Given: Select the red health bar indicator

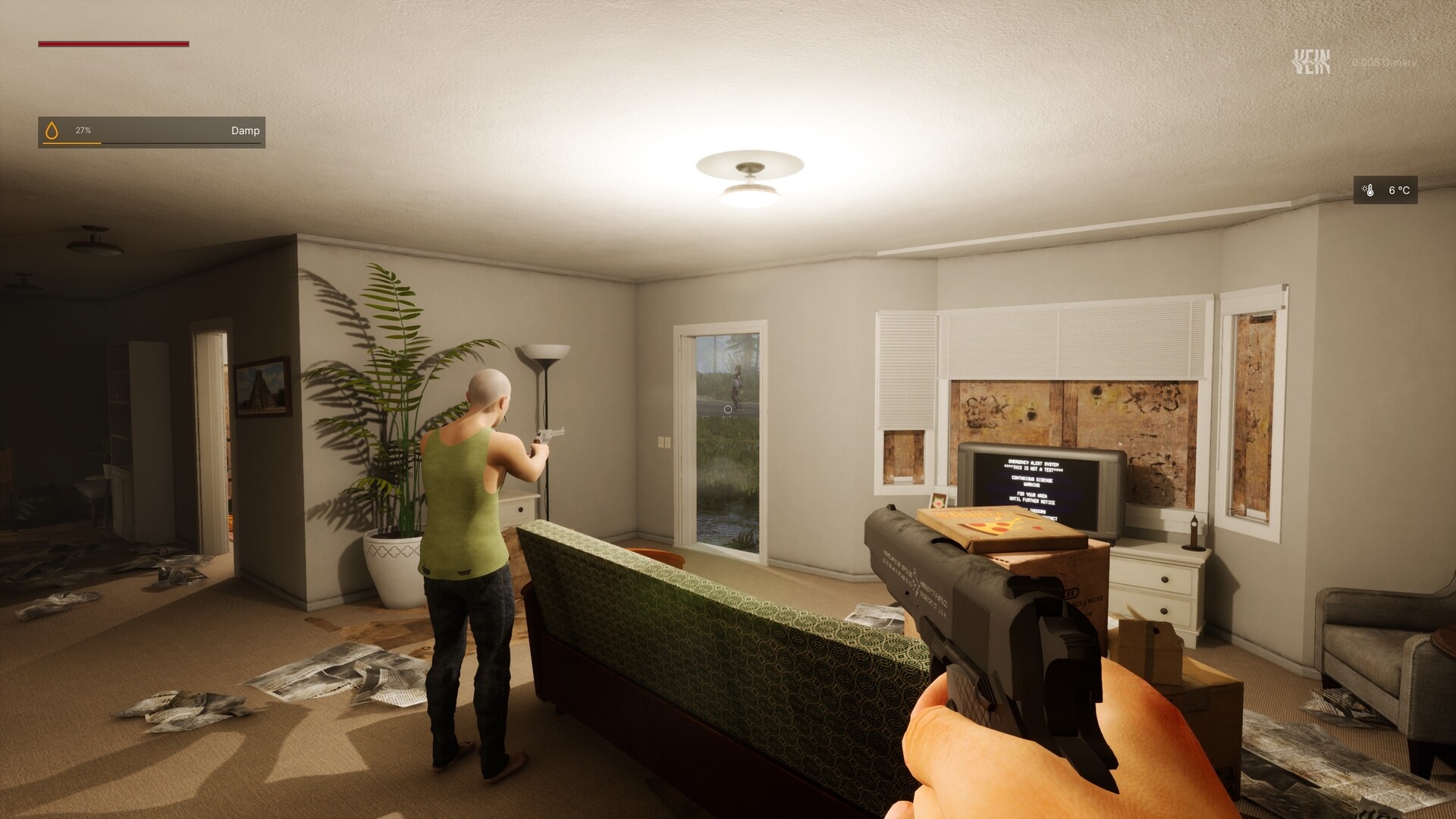Looking at the screenshot, I should tap(114, 45).
